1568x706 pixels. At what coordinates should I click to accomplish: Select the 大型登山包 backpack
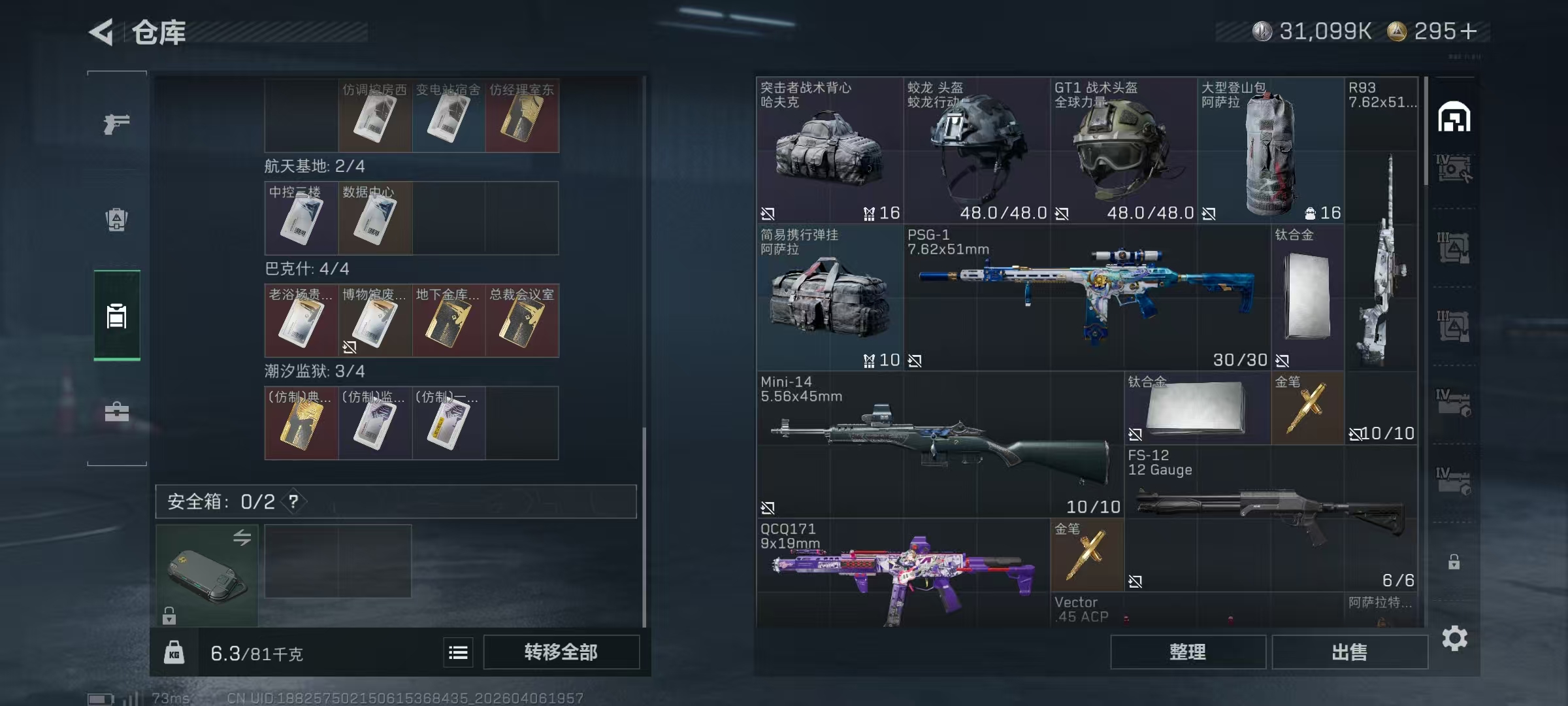[x=1270, y=150]
